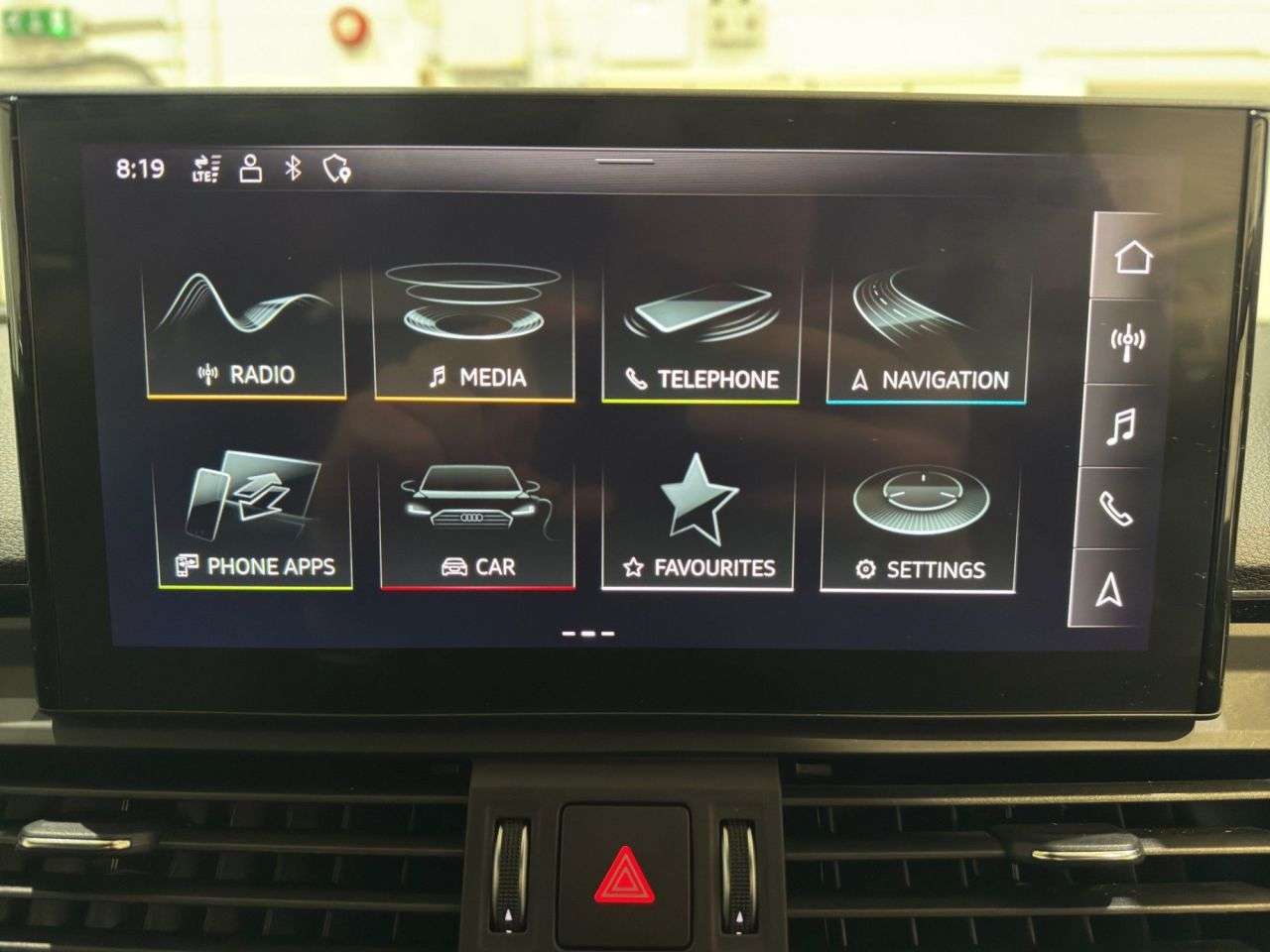Open FAVOURITES via the star tile
This screenshot has width=1270, height=952.
[x=698, y=516]
